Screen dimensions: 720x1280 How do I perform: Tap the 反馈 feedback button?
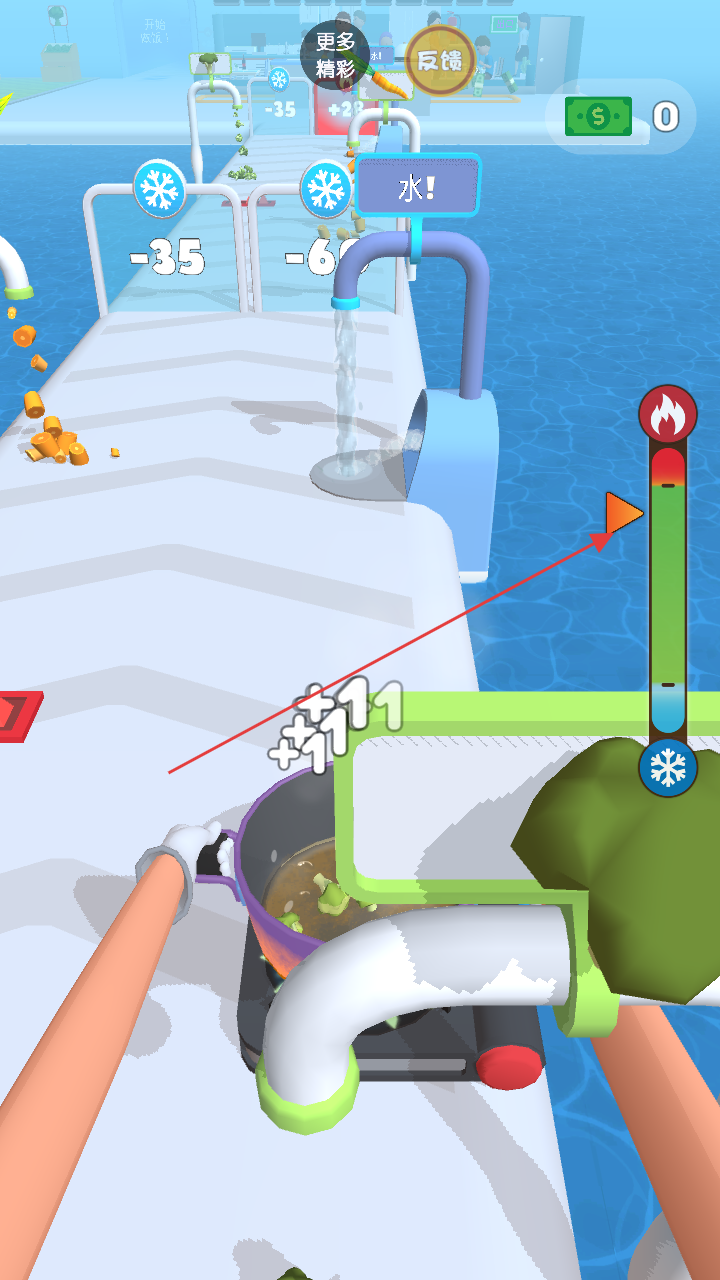click(x=440, y=60)
